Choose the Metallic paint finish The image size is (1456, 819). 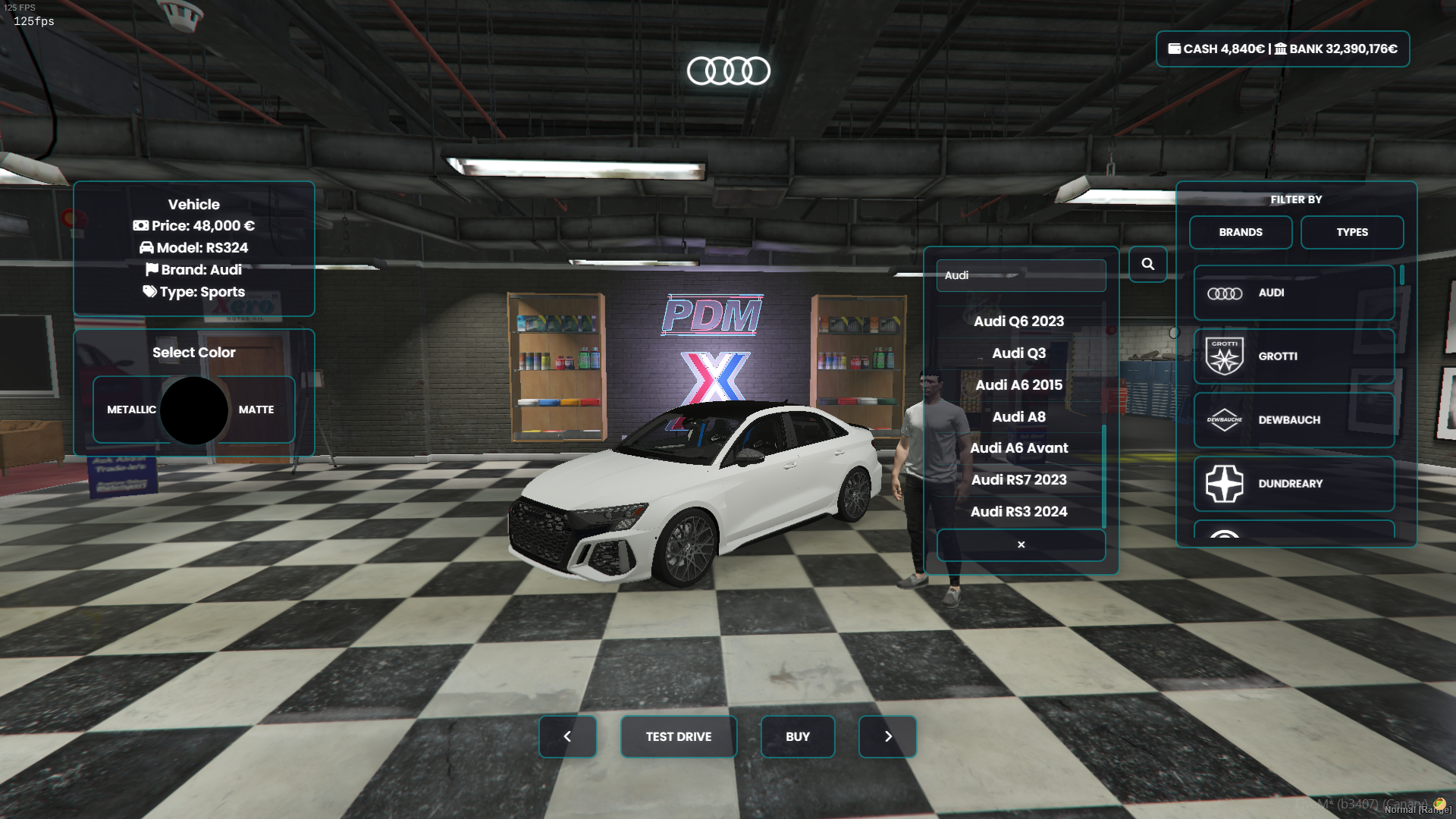coord(130,409)
